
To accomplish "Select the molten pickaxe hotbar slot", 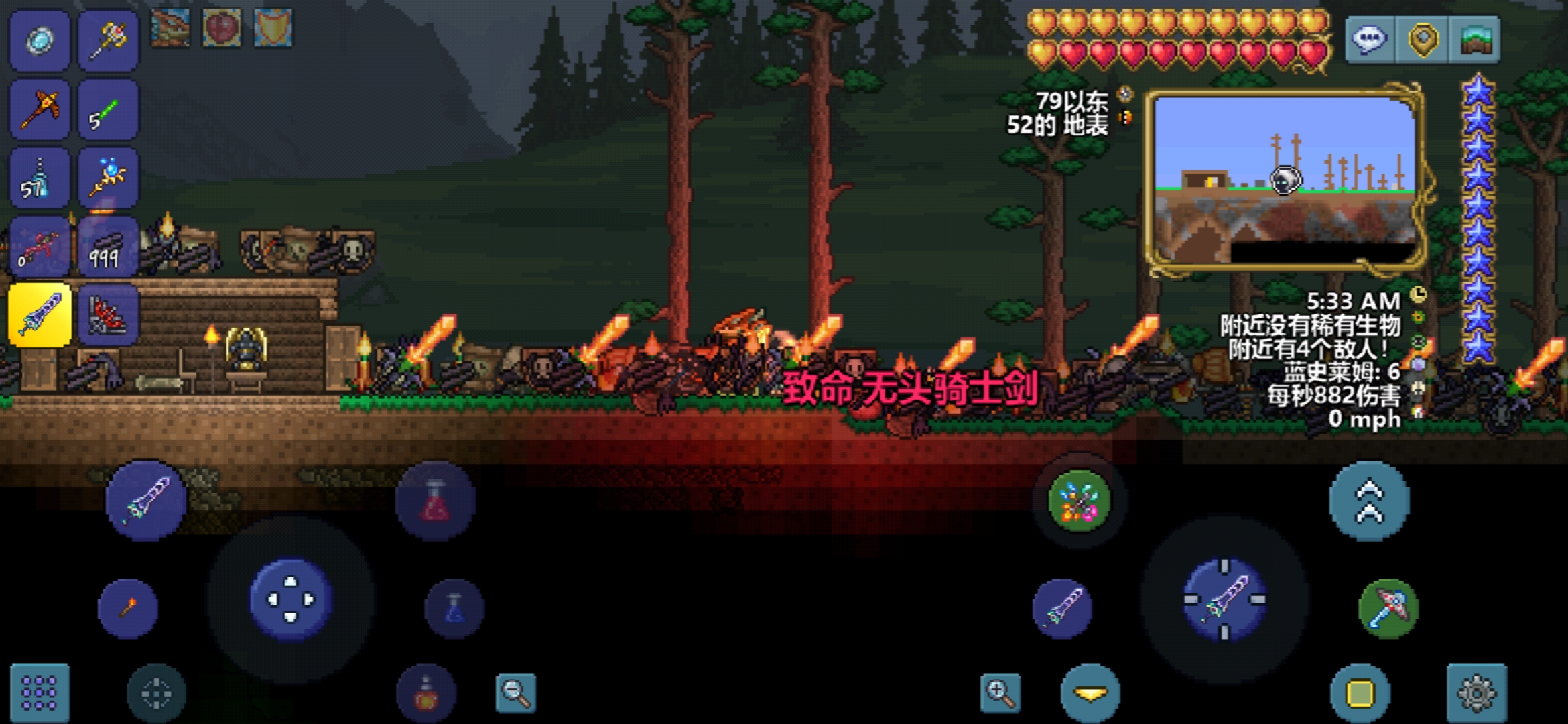I will pos(39,110).
